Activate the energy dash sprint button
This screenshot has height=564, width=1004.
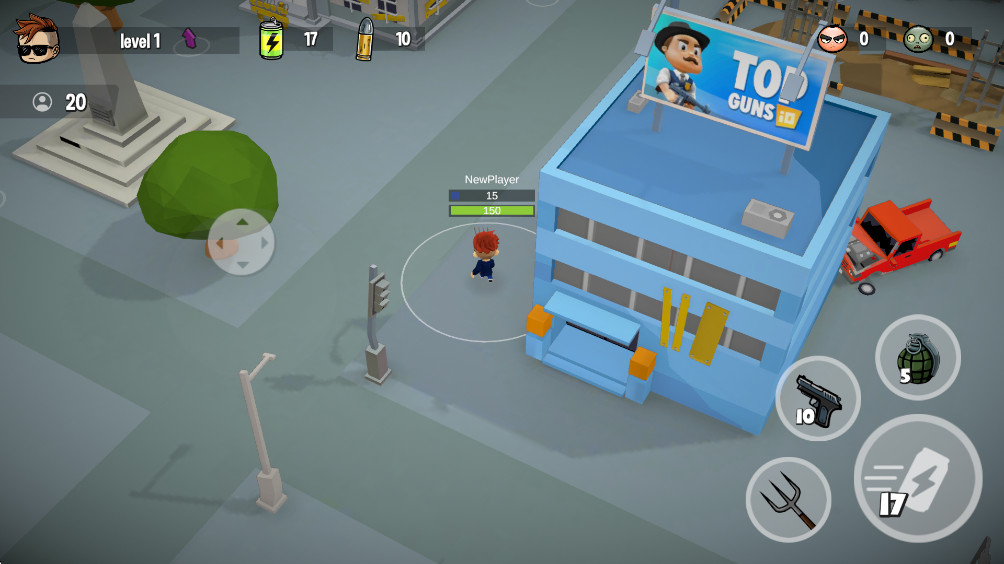click(x=917, y=478)
